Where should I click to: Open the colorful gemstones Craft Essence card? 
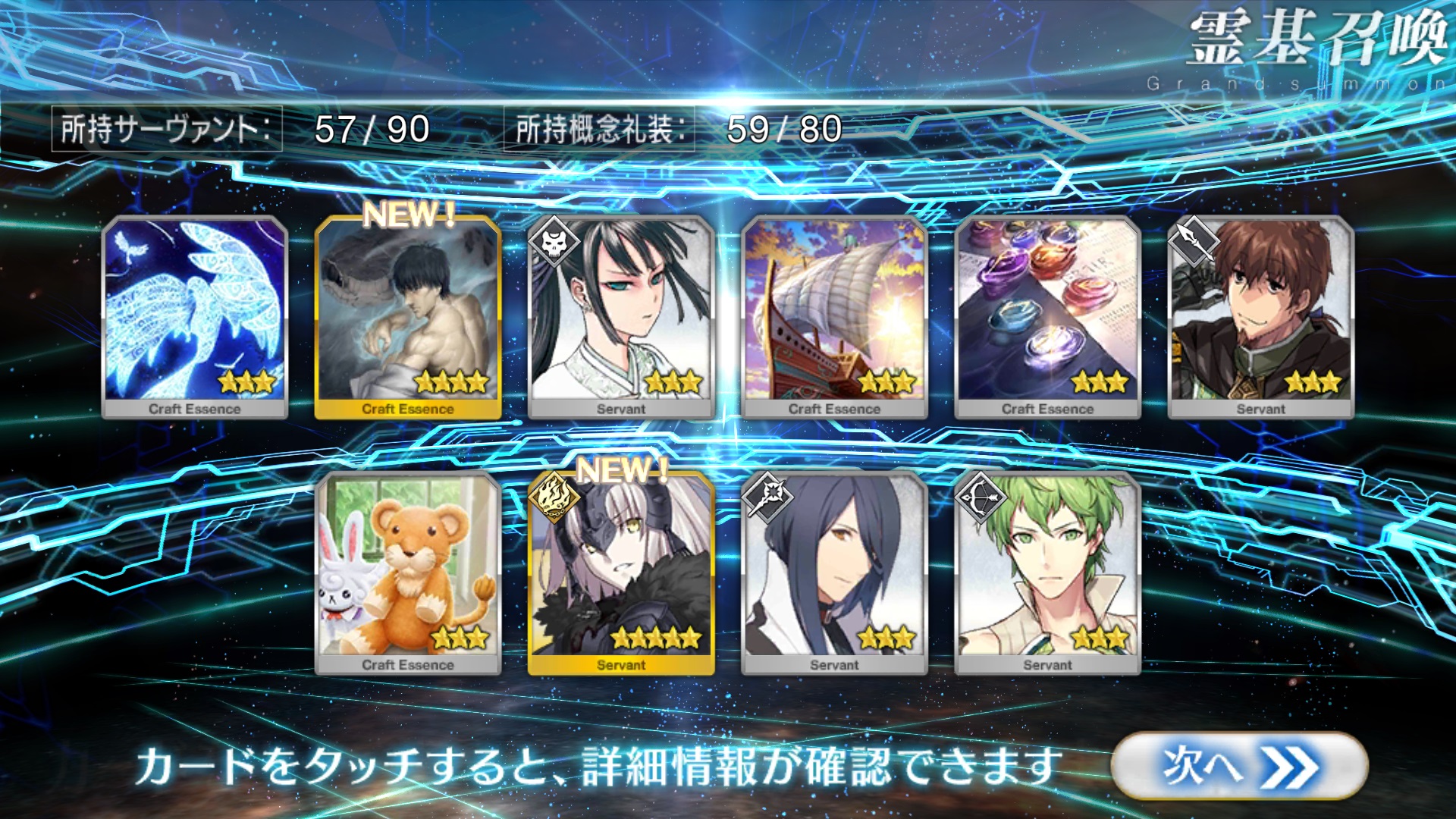(1047, 317)
